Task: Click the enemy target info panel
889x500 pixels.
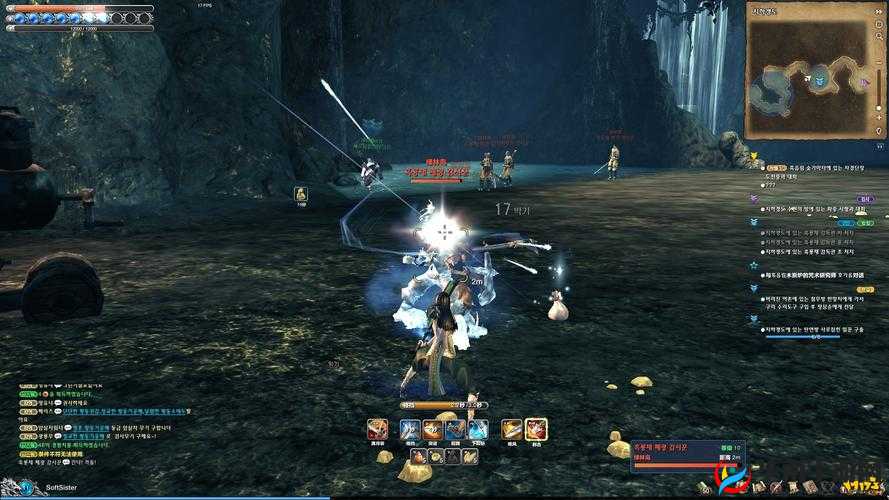Action: [x=675, y=450]
